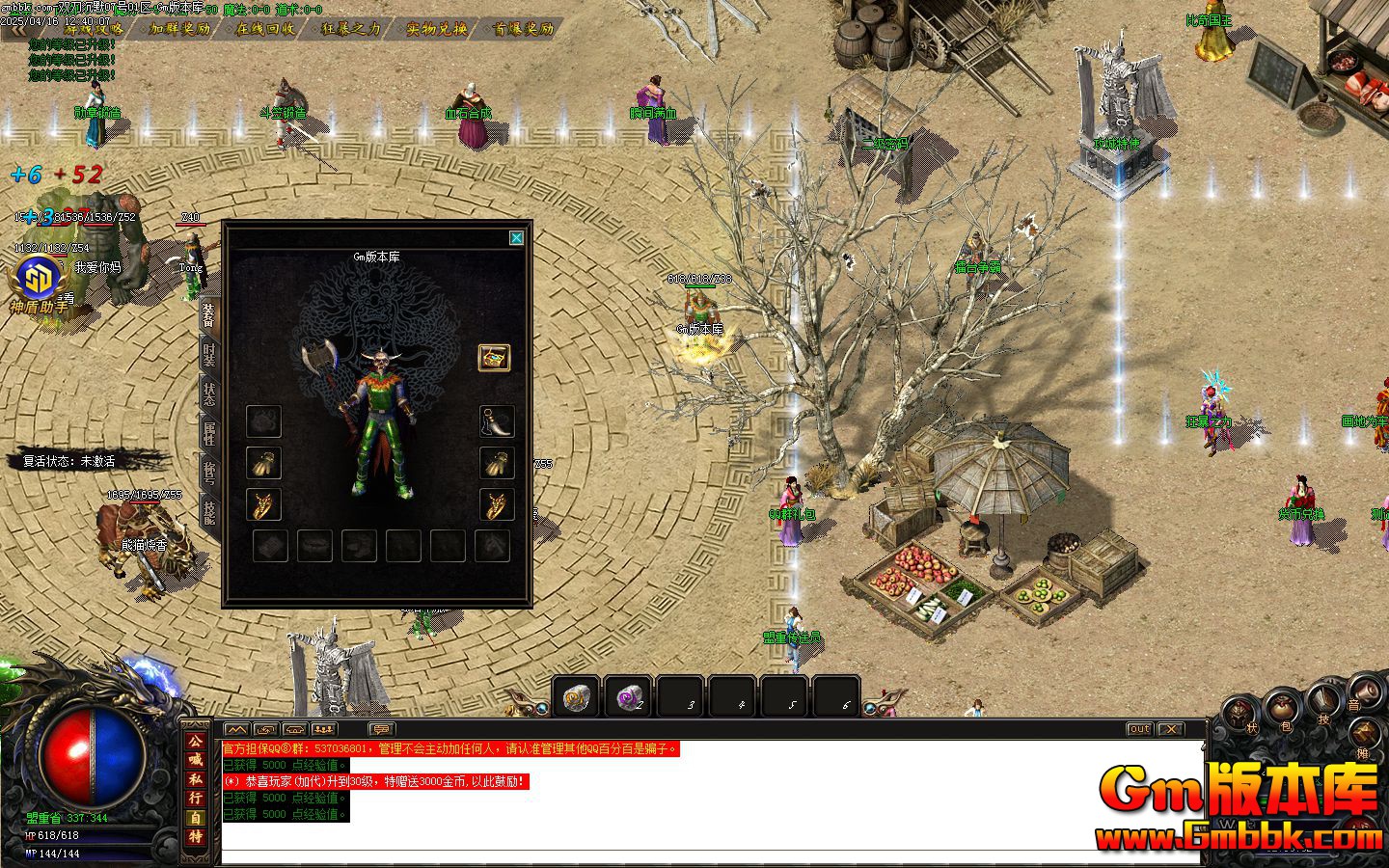The image size is (1389, 868).
Task: Use the purple scroll in hotbar slot two
Action: [629, 696]
